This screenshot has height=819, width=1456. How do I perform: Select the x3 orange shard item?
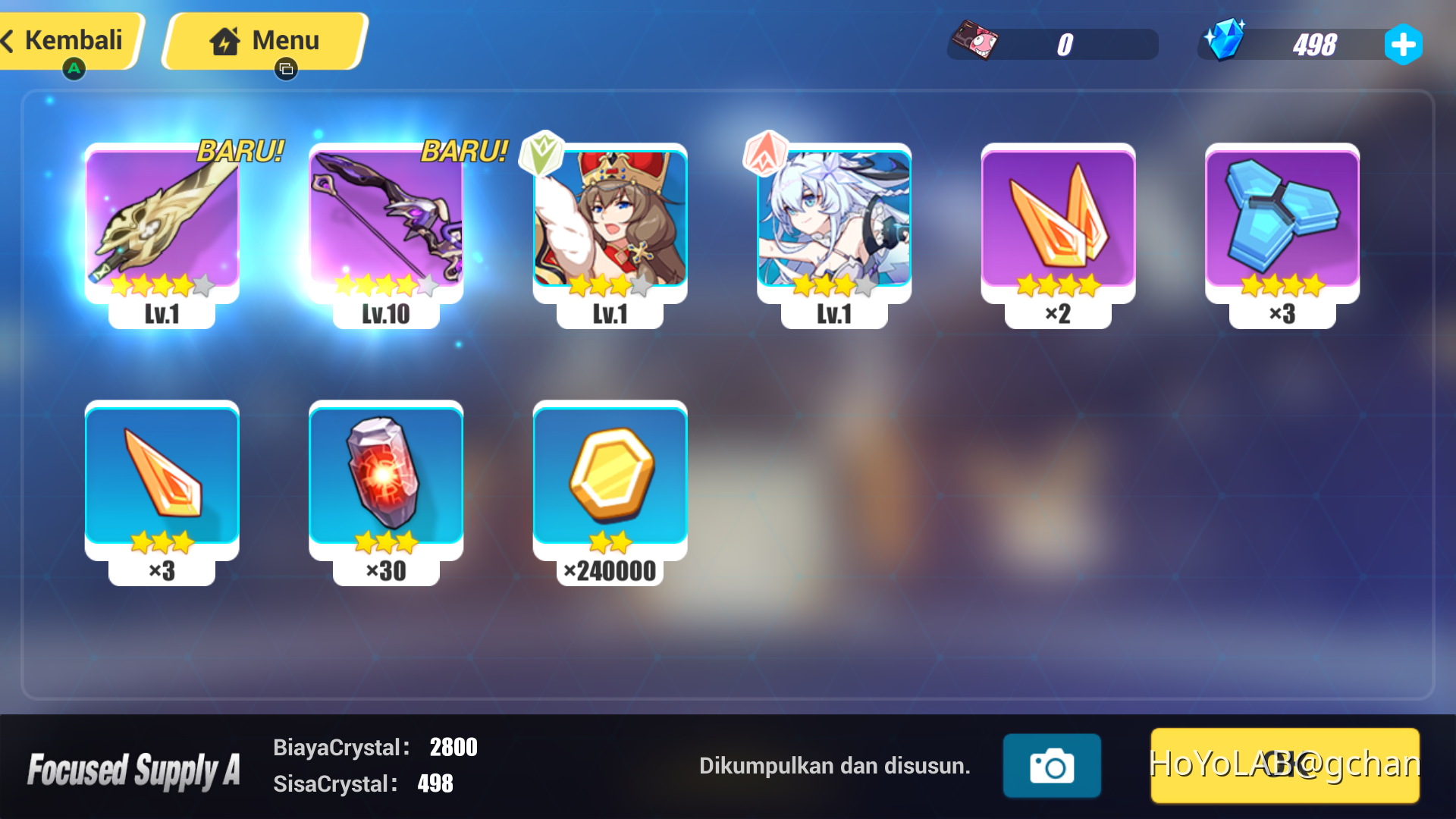(162, 478)
